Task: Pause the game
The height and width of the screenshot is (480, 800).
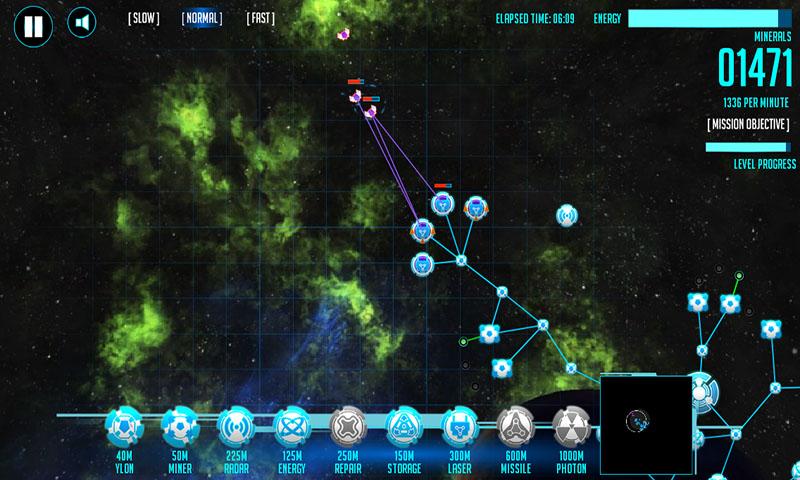Action: pyautogui.click(x=33, y=26)
